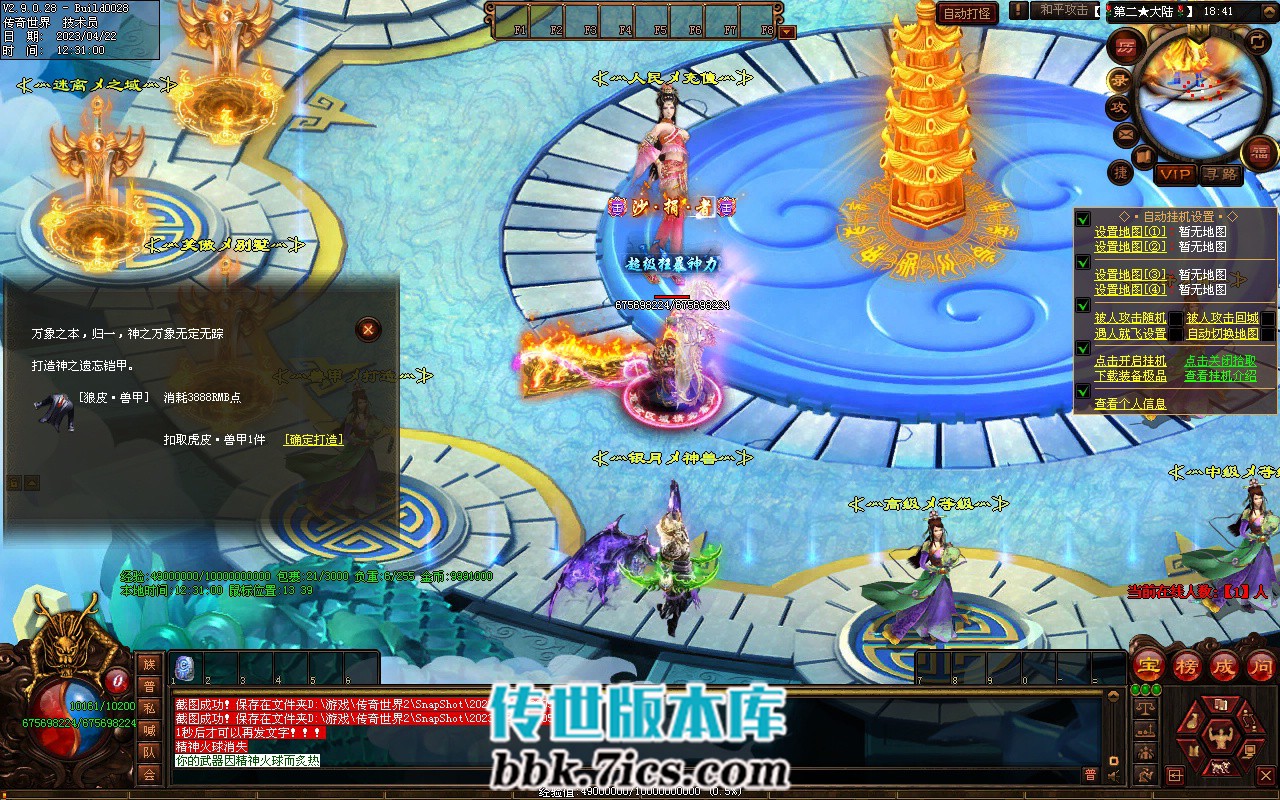The image size is (1280, 800).
Task: Activate the 寻路 pathfinding button
Action: (x=1220, y=174)
